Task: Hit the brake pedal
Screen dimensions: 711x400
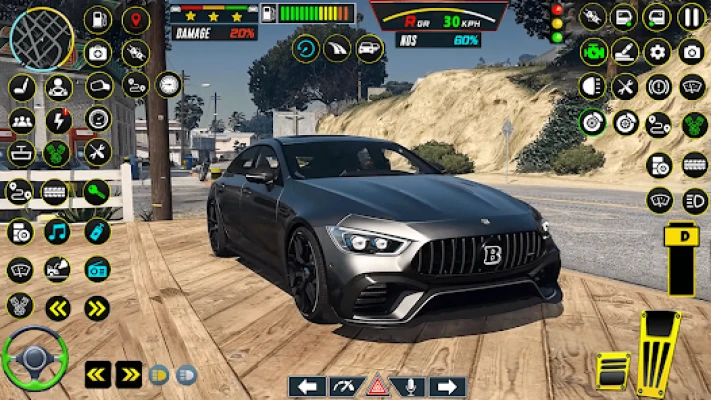Action: pyautogui.click(x=612, y=371)
